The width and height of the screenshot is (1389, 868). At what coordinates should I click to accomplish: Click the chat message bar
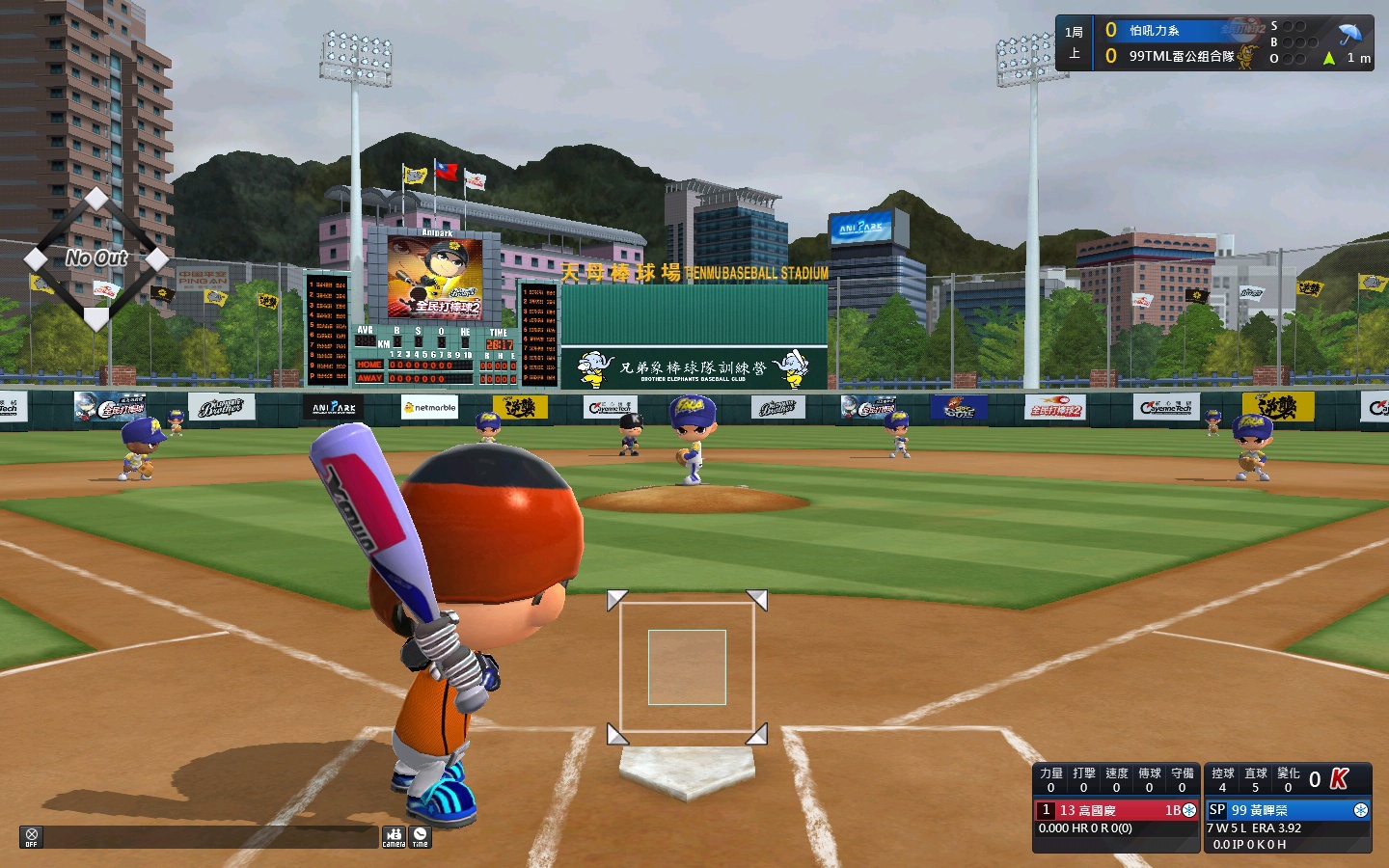click(x=210, y=837)
